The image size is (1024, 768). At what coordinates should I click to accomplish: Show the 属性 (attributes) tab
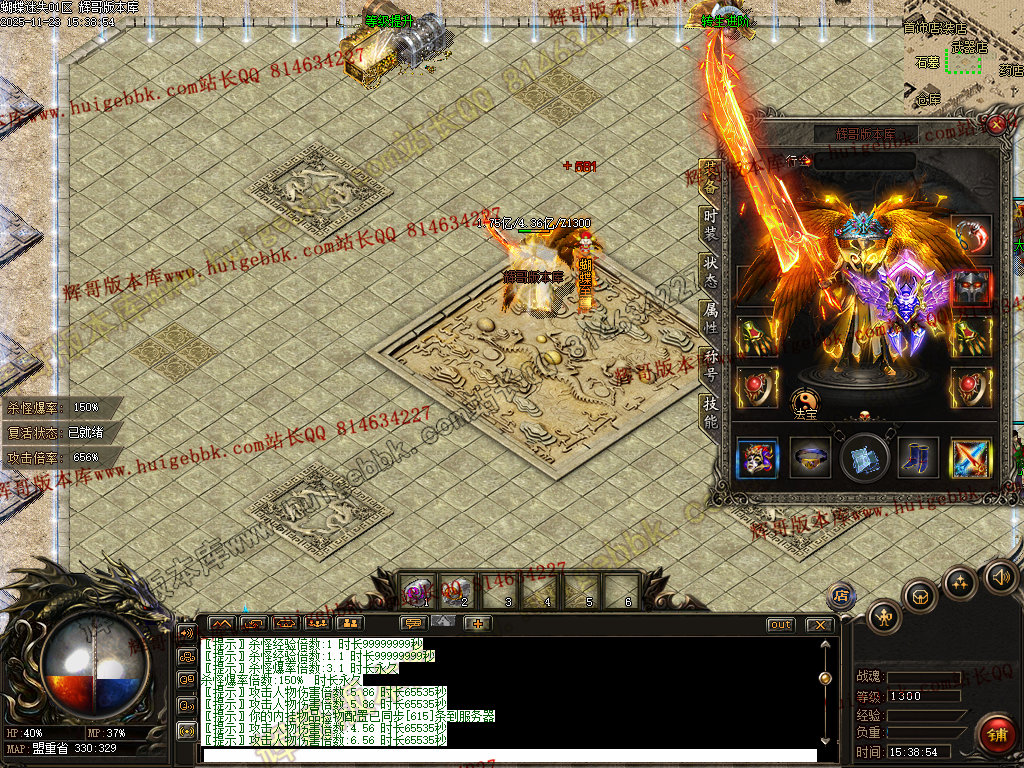[710, 318]
